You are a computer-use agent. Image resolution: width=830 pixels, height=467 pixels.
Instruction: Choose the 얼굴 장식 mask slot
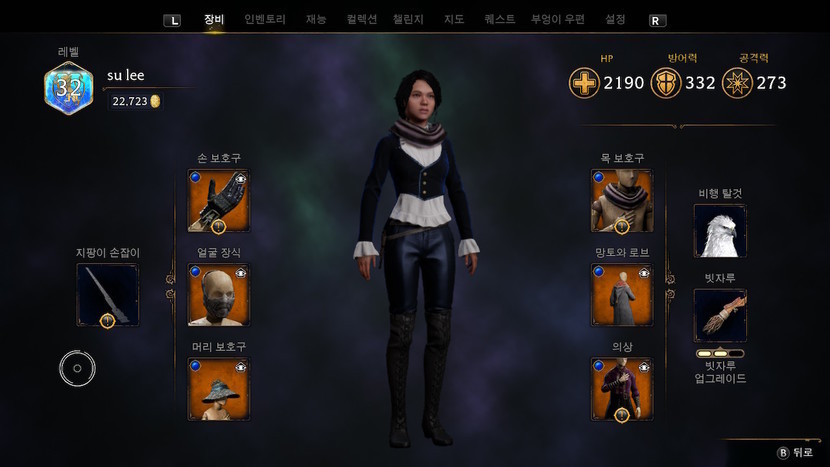click(219, 295)
